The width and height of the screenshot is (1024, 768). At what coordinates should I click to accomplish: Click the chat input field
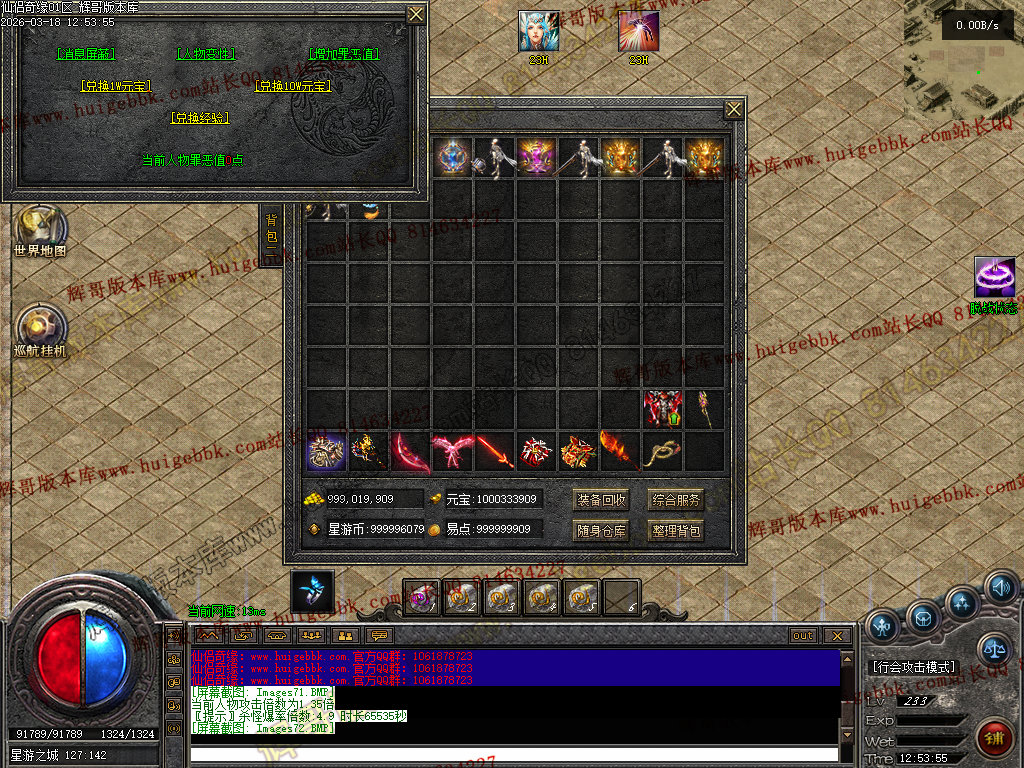pos(513,754)
